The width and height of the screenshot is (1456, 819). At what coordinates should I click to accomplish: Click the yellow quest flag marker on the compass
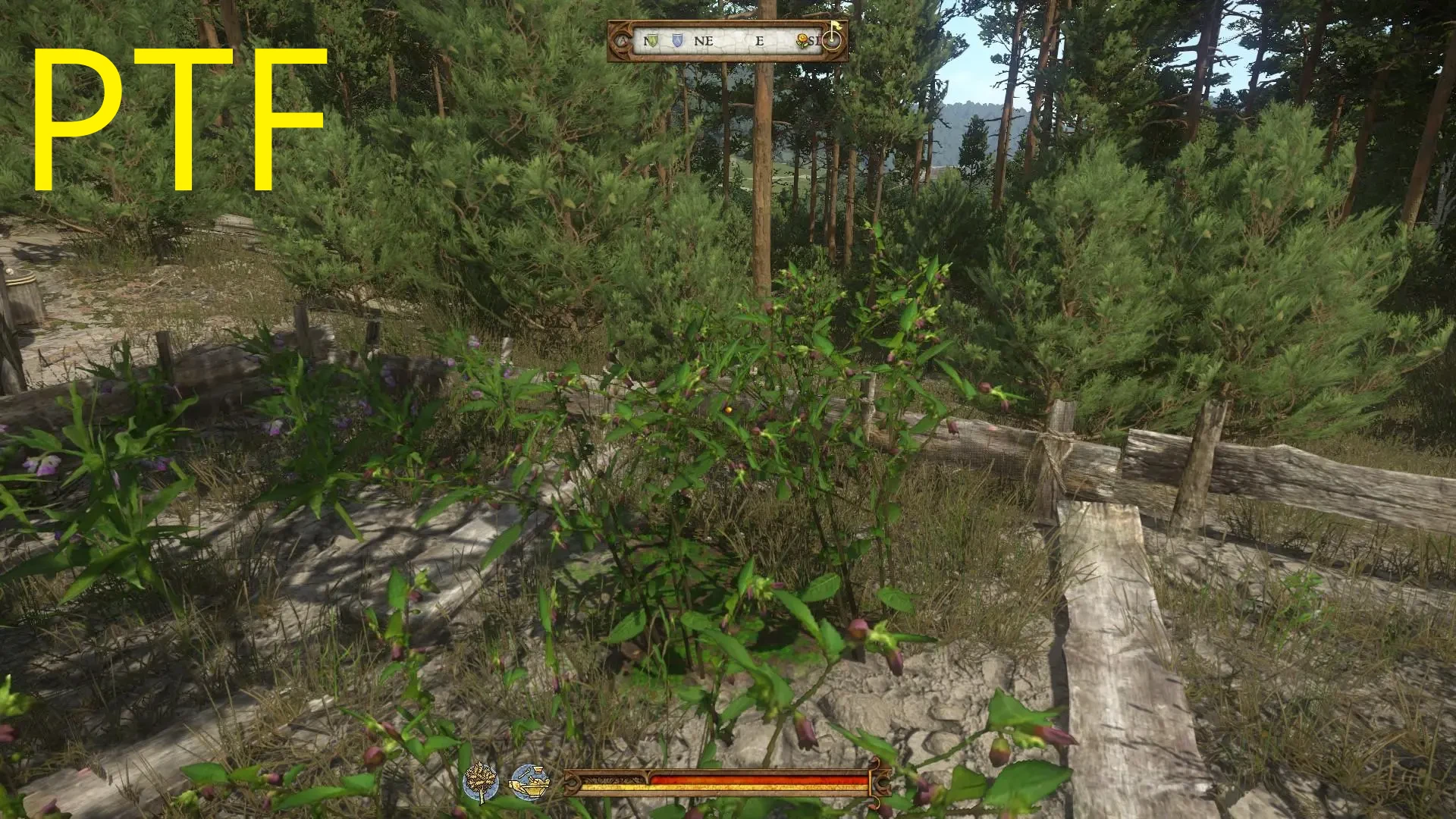coord(837,27)
